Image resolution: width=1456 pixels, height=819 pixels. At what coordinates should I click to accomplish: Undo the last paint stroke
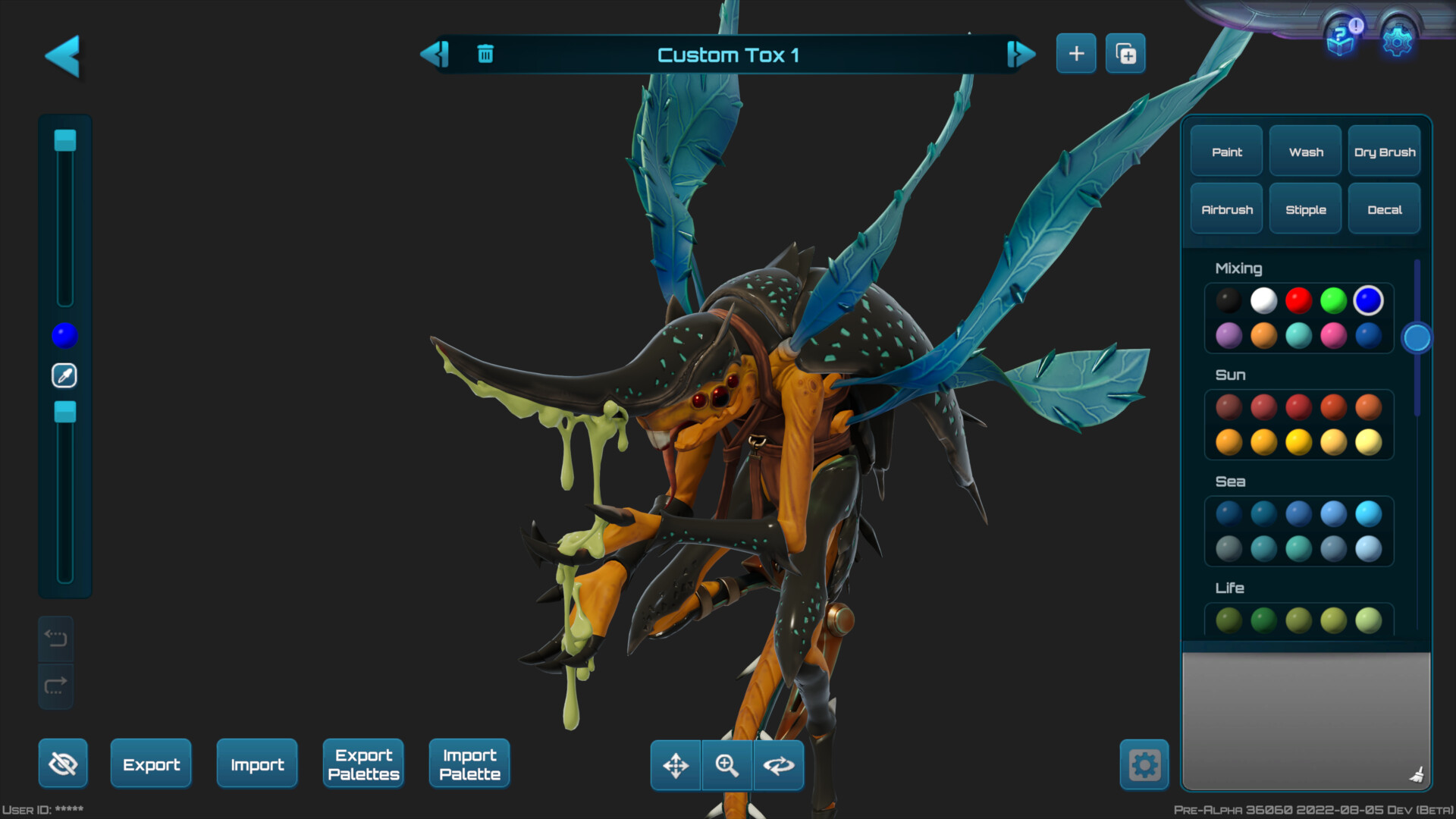coord(55,638)
